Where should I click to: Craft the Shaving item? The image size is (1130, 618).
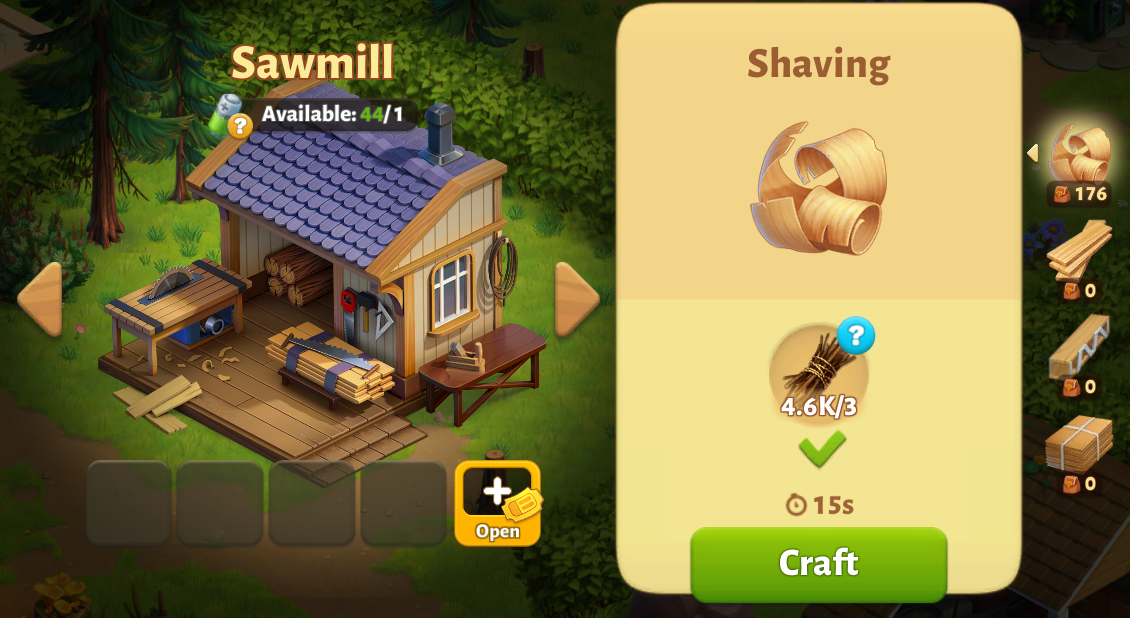point(818,563)
